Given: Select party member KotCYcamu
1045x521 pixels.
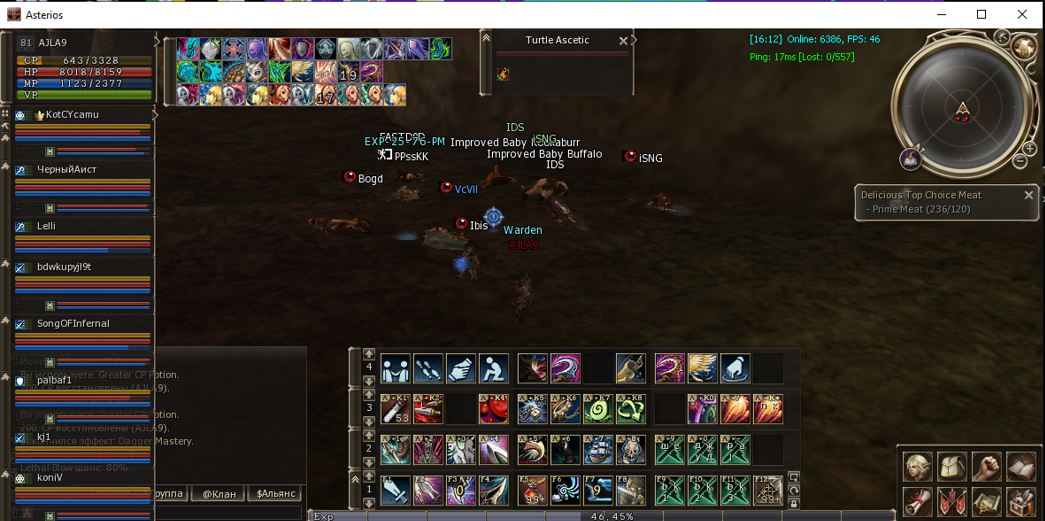Looking at the screenshot, I should point(72,115).
